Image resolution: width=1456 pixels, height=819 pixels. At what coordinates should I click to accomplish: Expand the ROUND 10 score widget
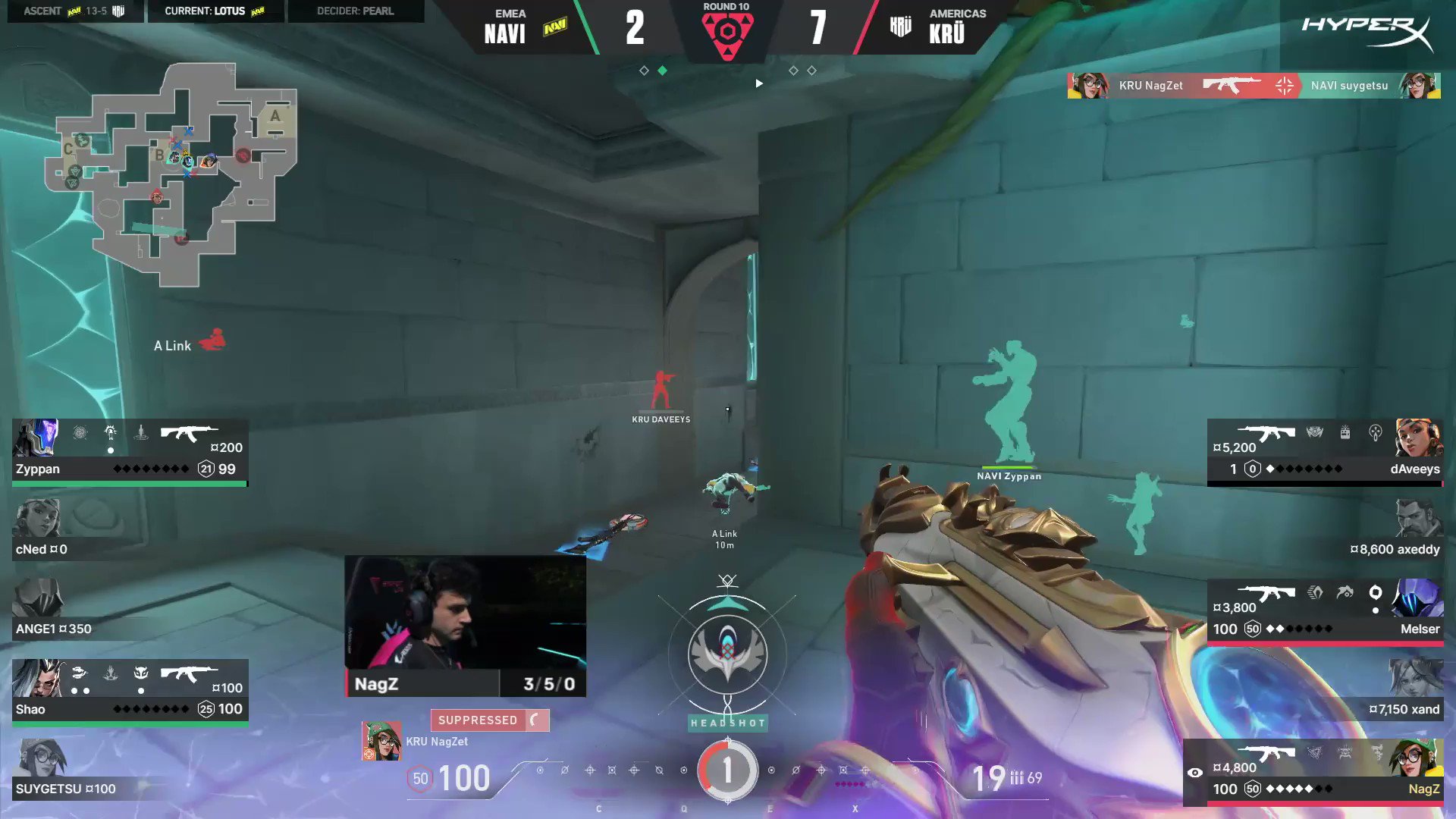727,30
